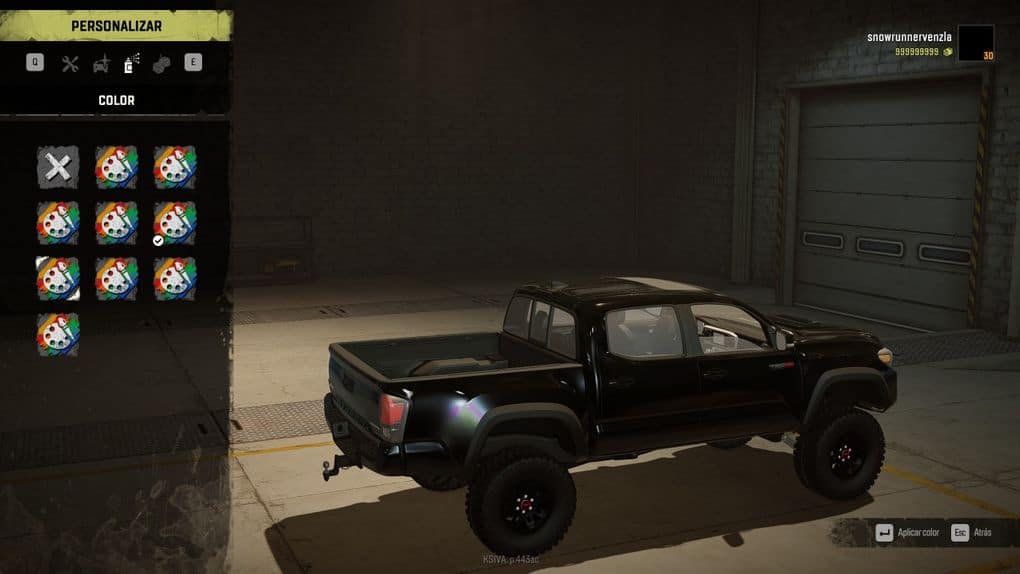Viewport: 1020px width, 574px height.
Task: Pick the palette swatch with white highlighted corners
Action: [x=58, y=279]
